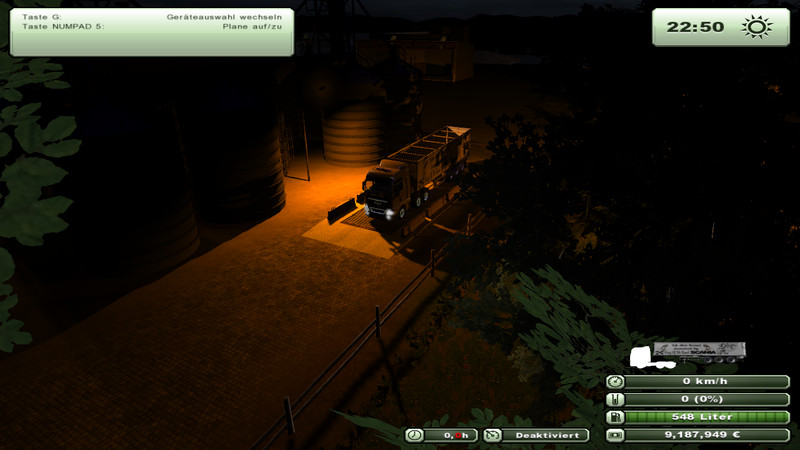Click the sun weather icon
800x450 pixels.
(757, 27)
